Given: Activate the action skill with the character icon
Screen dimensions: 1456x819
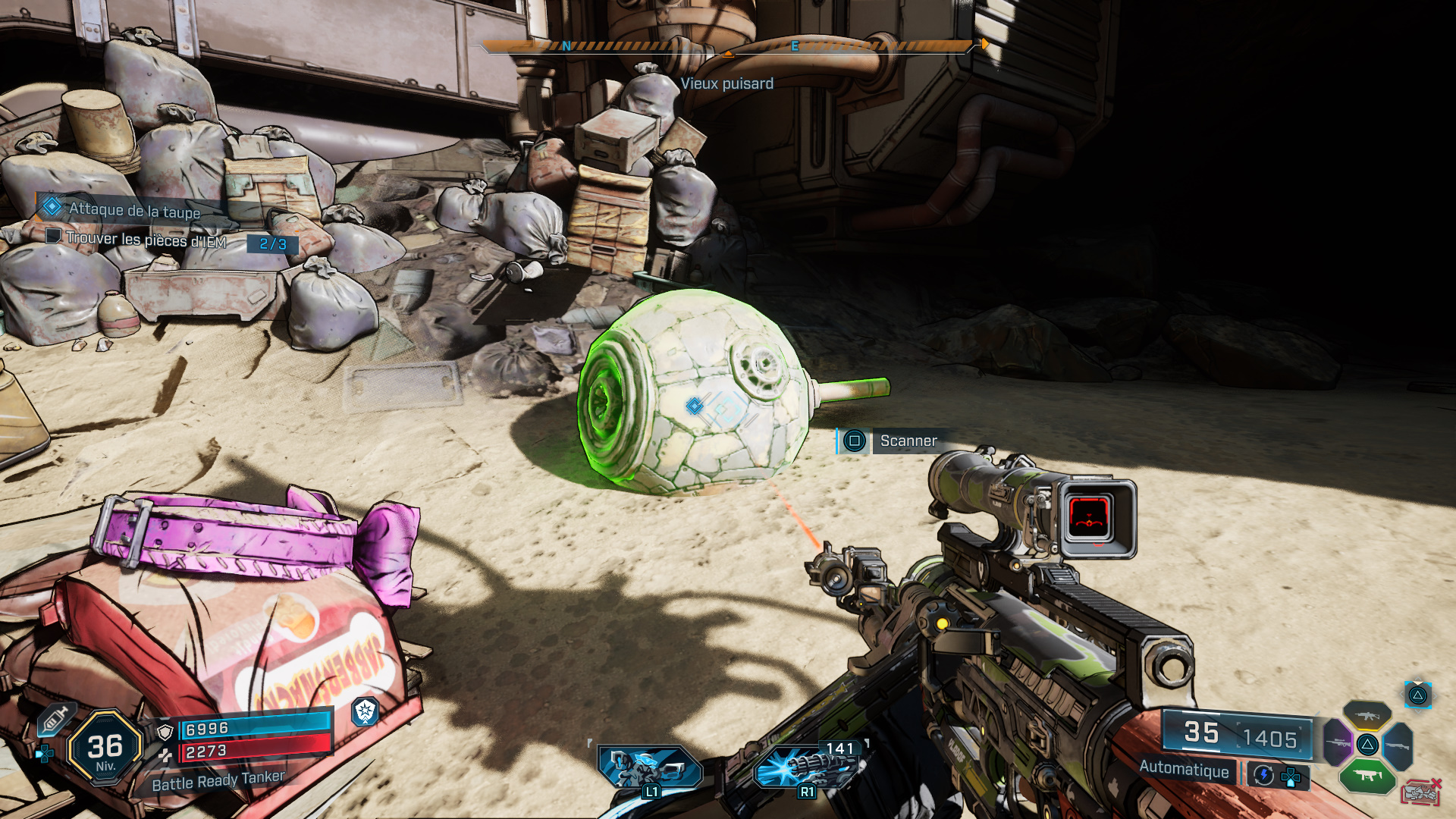Looking at the screenshot, I should point(649,767).
